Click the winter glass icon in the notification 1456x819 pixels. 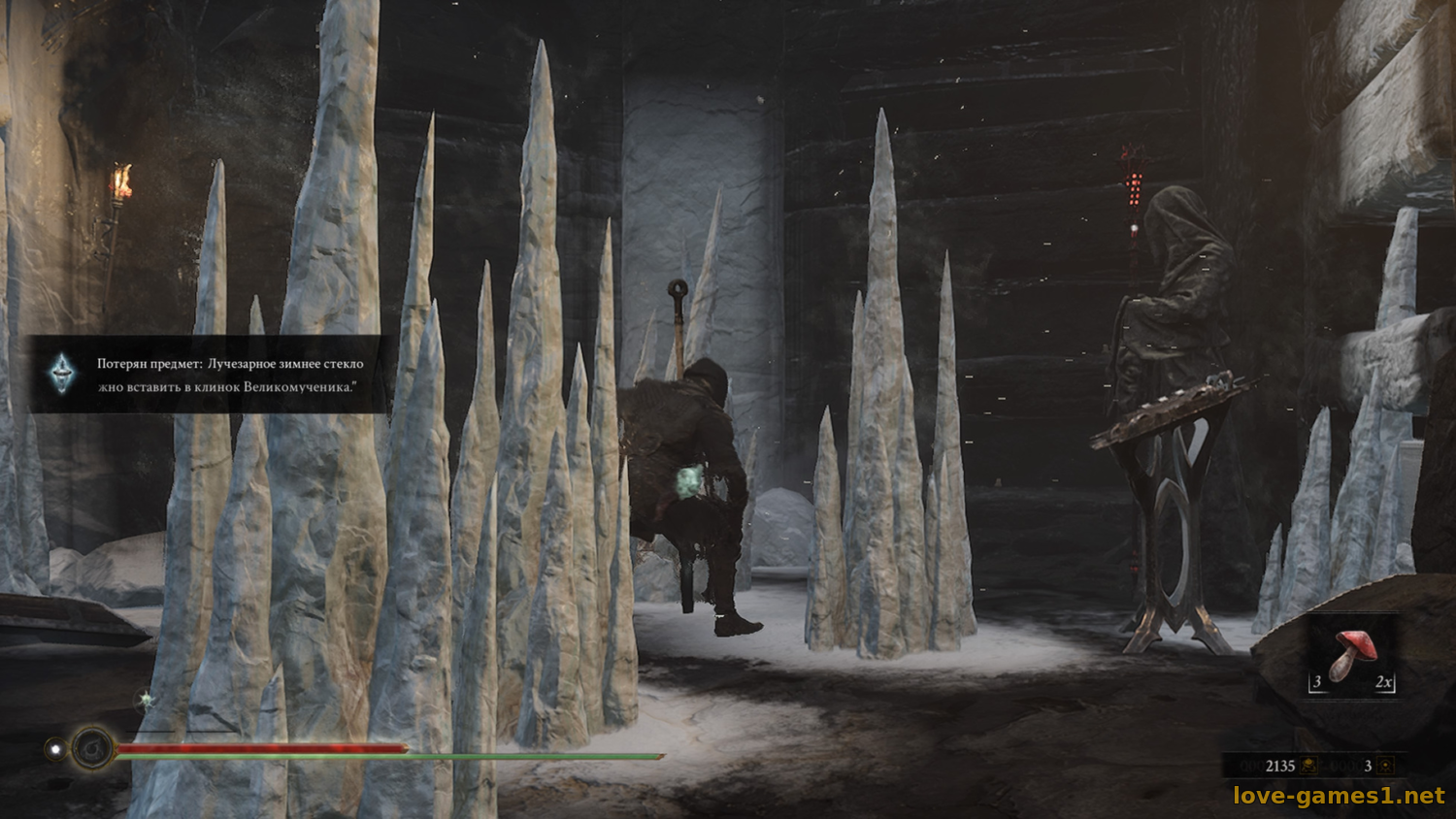point(63,374)
